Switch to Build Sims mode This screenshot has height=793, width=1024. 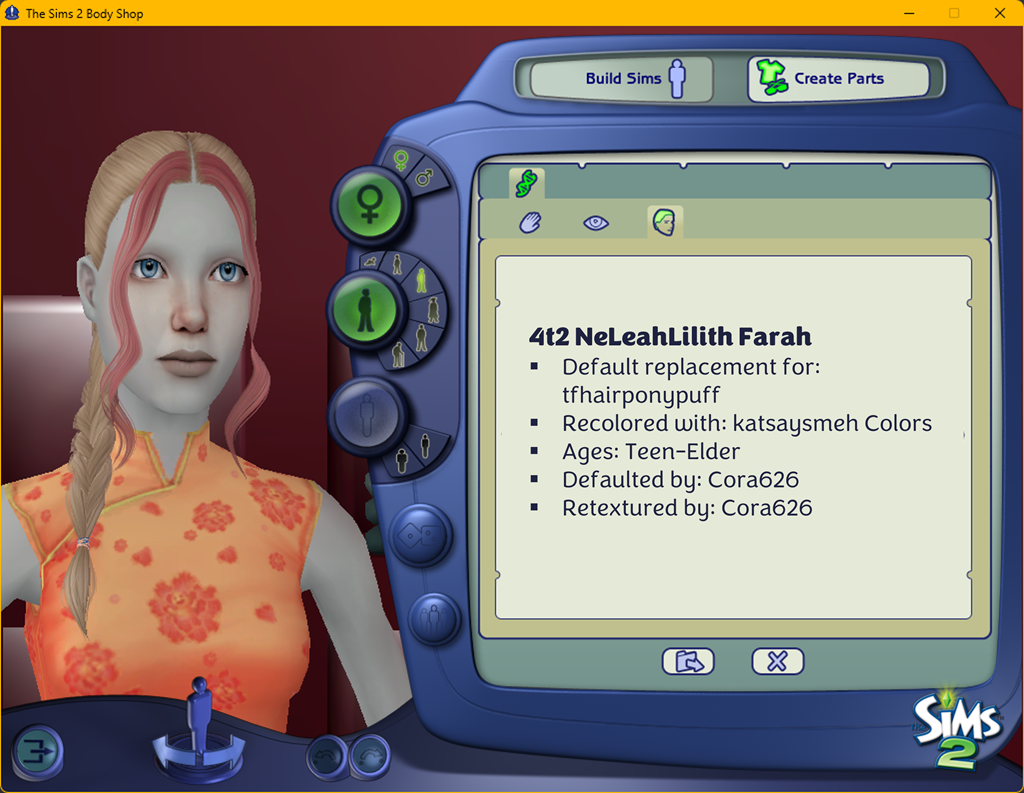(621, 79)
